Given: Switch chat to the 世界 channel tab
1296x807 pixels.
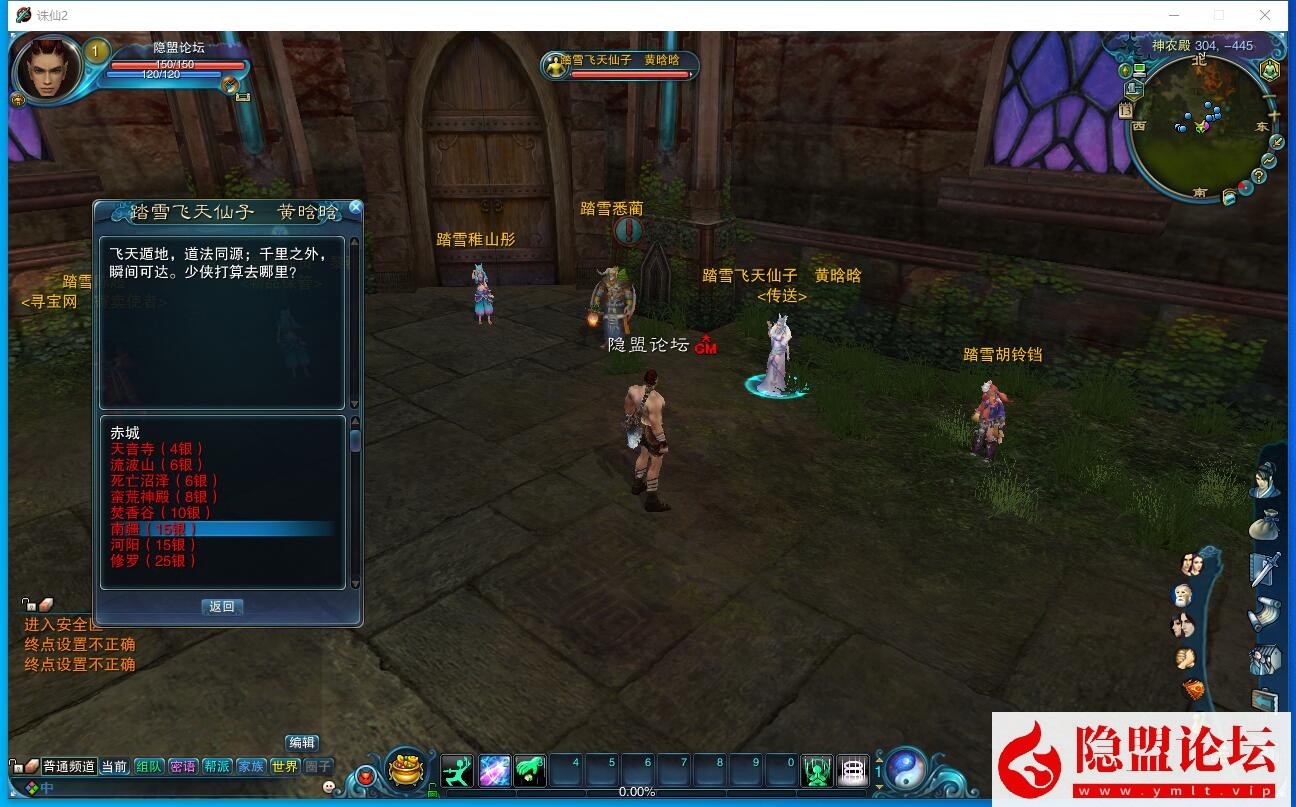Looking at the screenshot, I should pos(285,767).
